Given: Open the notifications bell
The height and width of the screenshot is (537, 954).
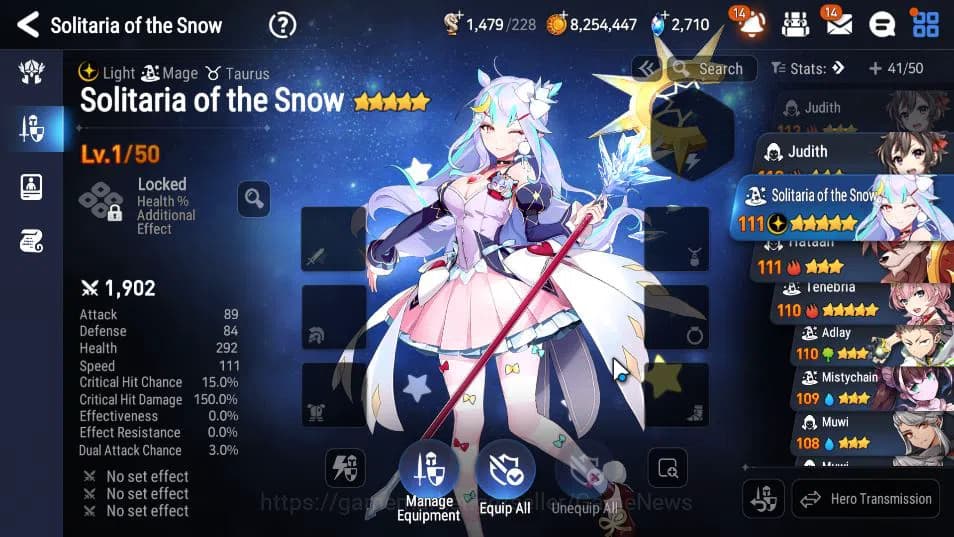Looking at the screenshot, I should pos(752,24).
